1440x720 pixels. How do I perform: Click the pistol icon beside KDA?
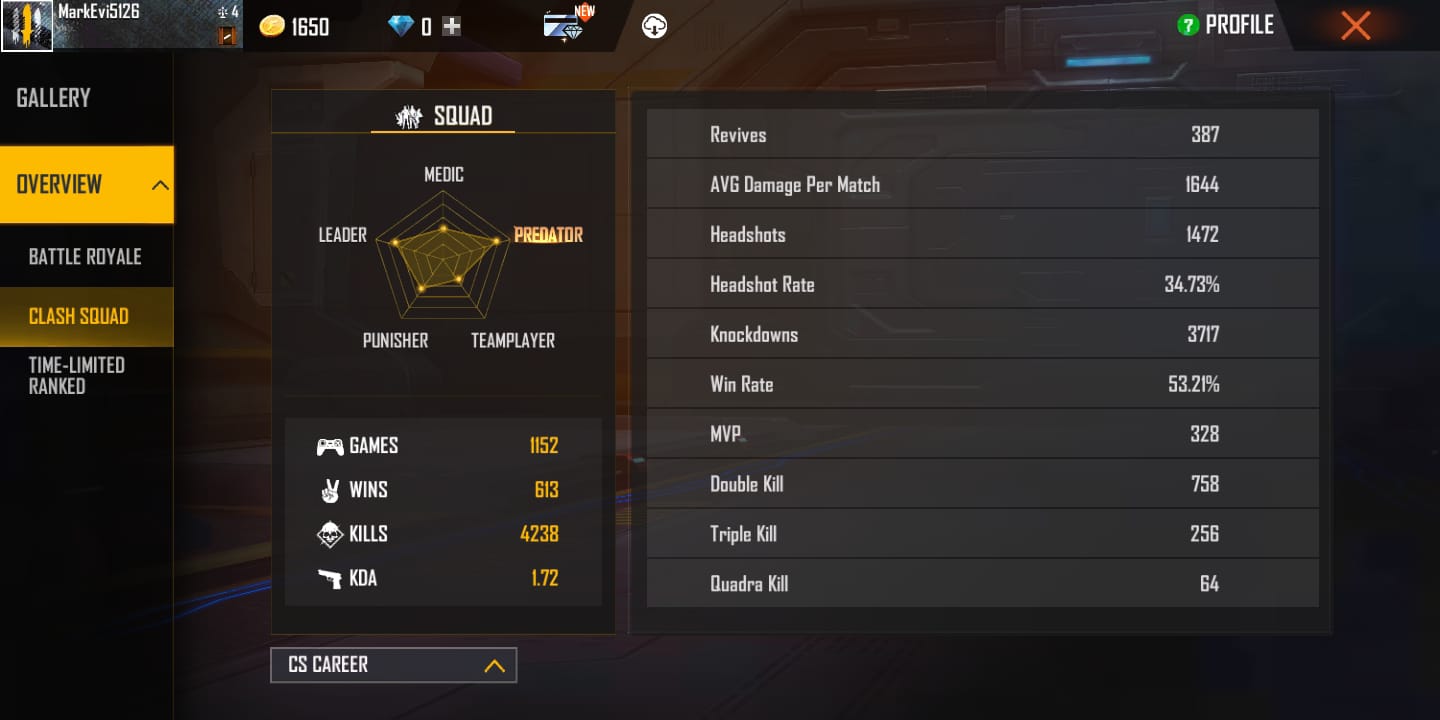tap(331, 578)
